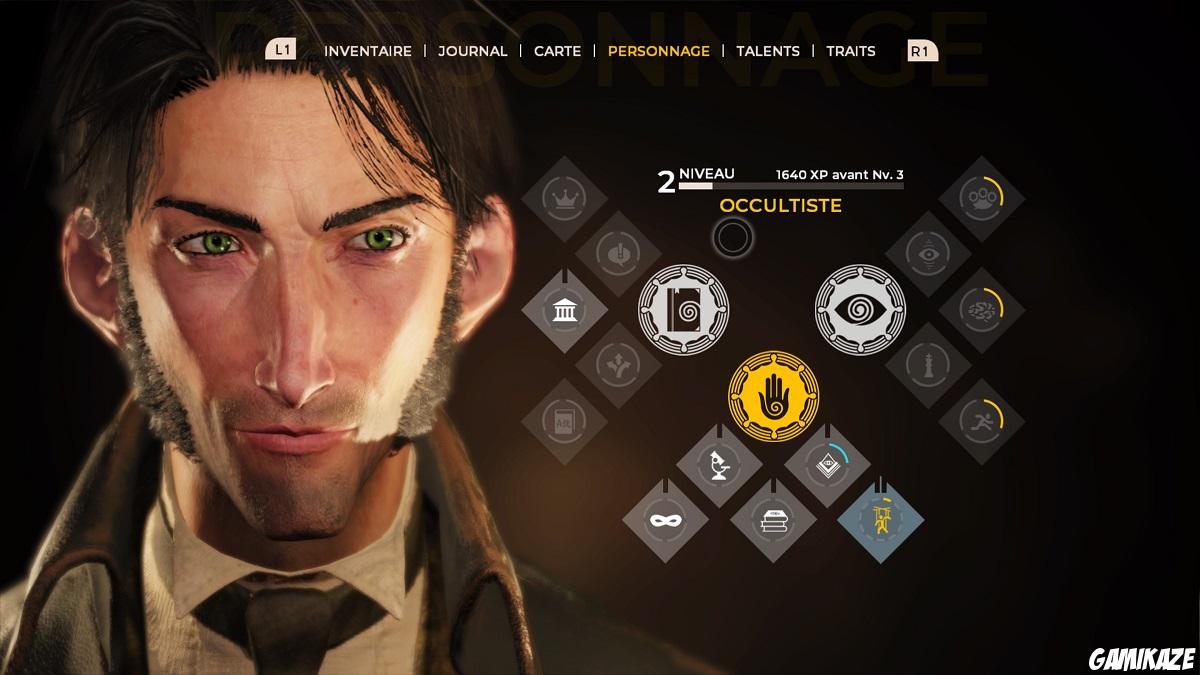Choose the microscope skill diamond
Image resolution: width=1200 pixels, height=675 pixels.
coord(720,464)
